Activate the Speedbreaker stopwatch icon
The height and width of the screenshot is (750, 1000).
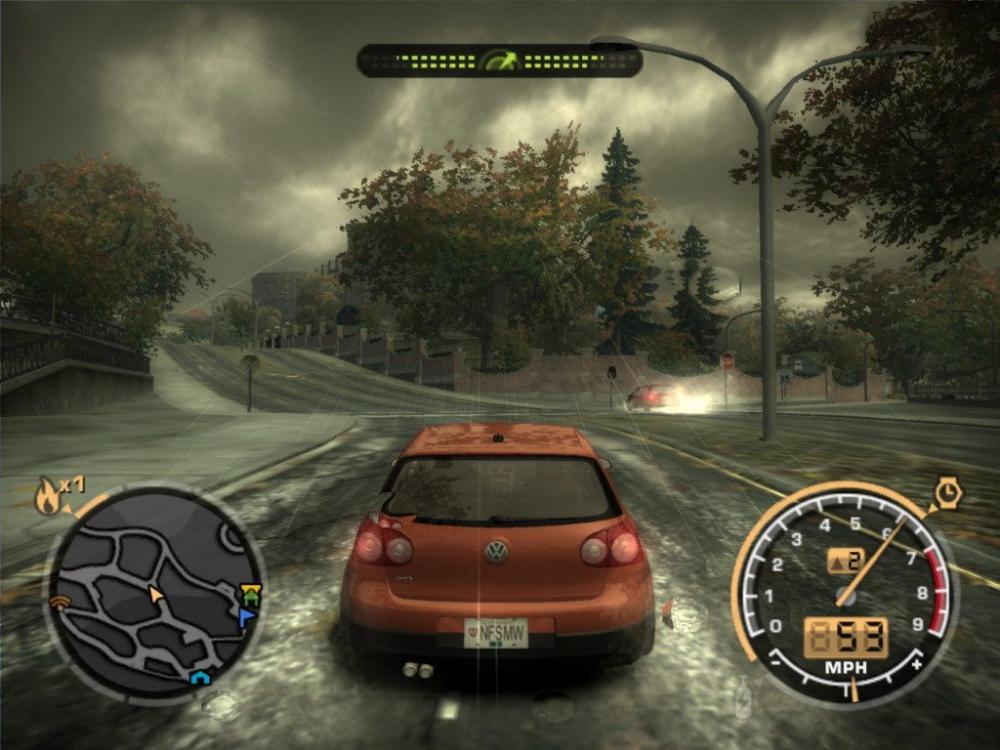pos(946,494)
